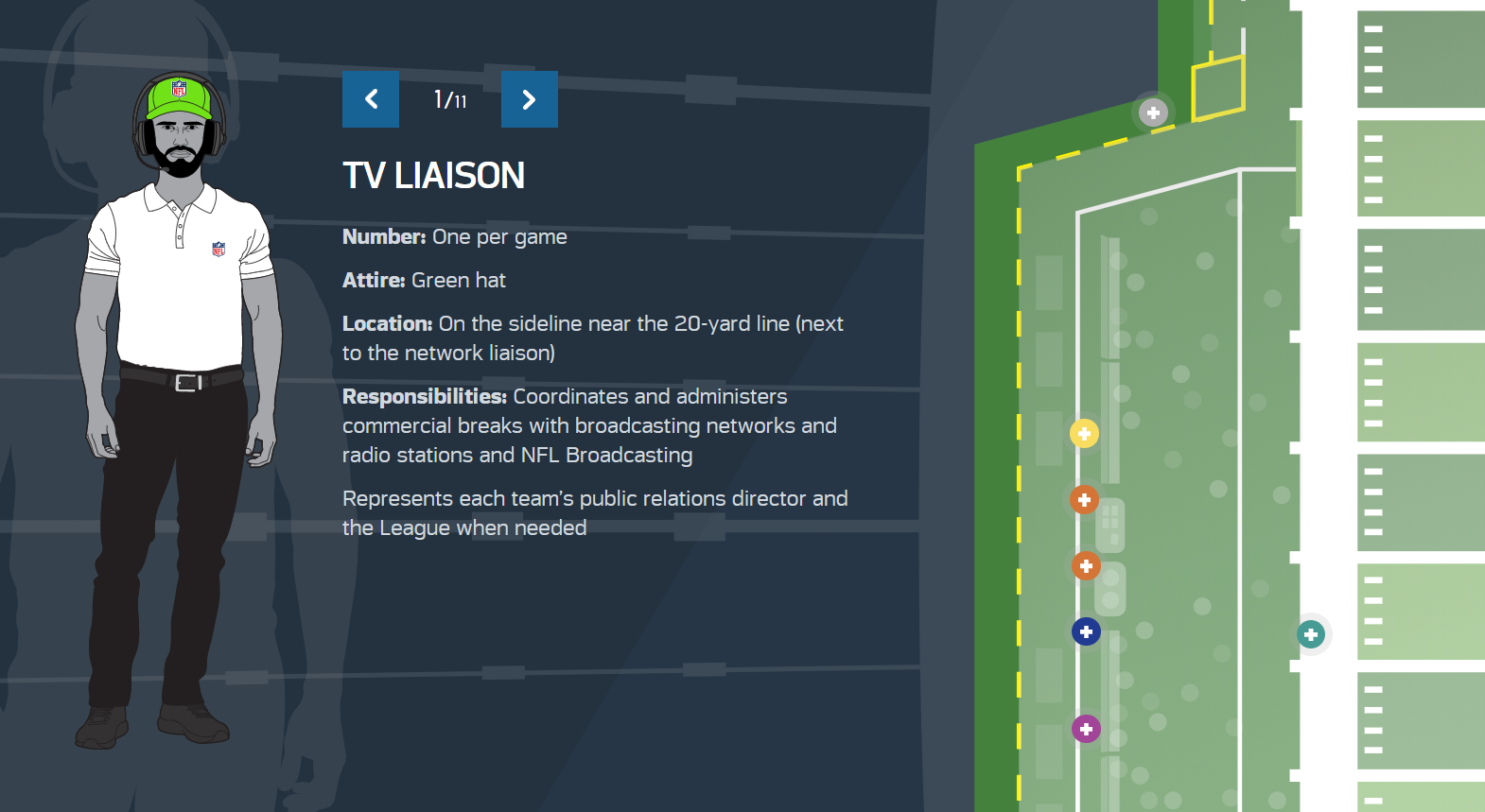1485x812 pixels.
Task: Advance to the next role with the right arrow
Action: pos(529,99)
